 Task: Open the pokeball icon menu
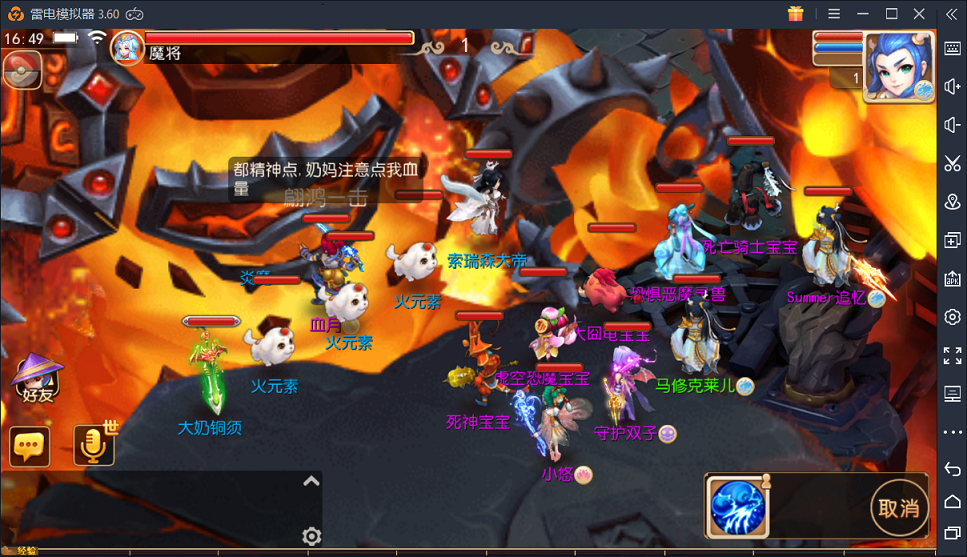22,71
